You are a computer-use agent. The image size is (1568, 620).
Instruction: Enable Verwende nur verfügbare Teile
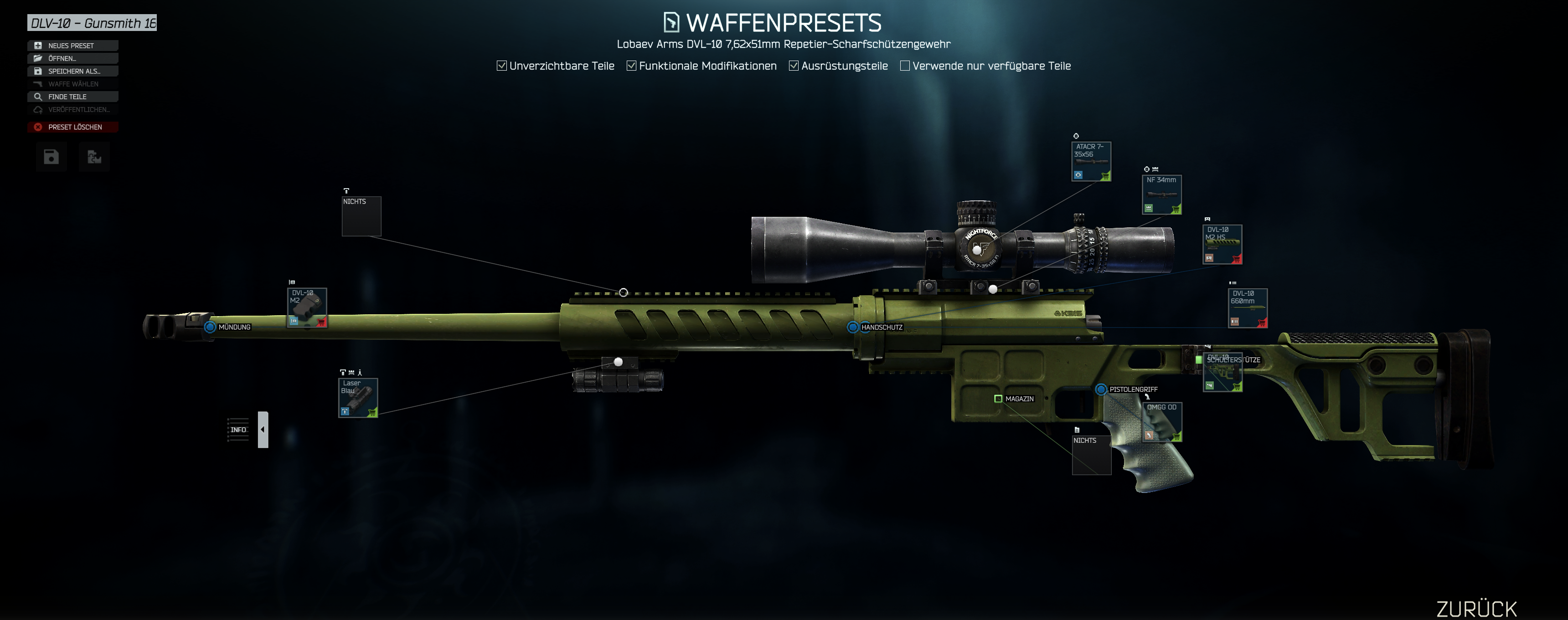point(905,66)
